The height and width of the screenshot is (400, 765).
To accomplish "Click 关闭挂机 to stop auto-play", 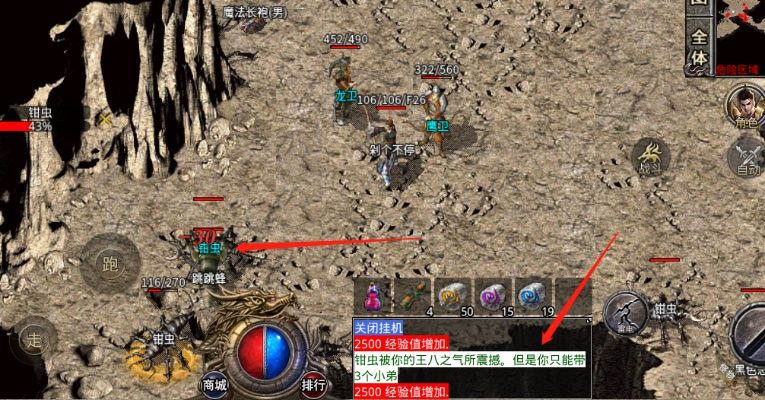I will click(376, 327).
